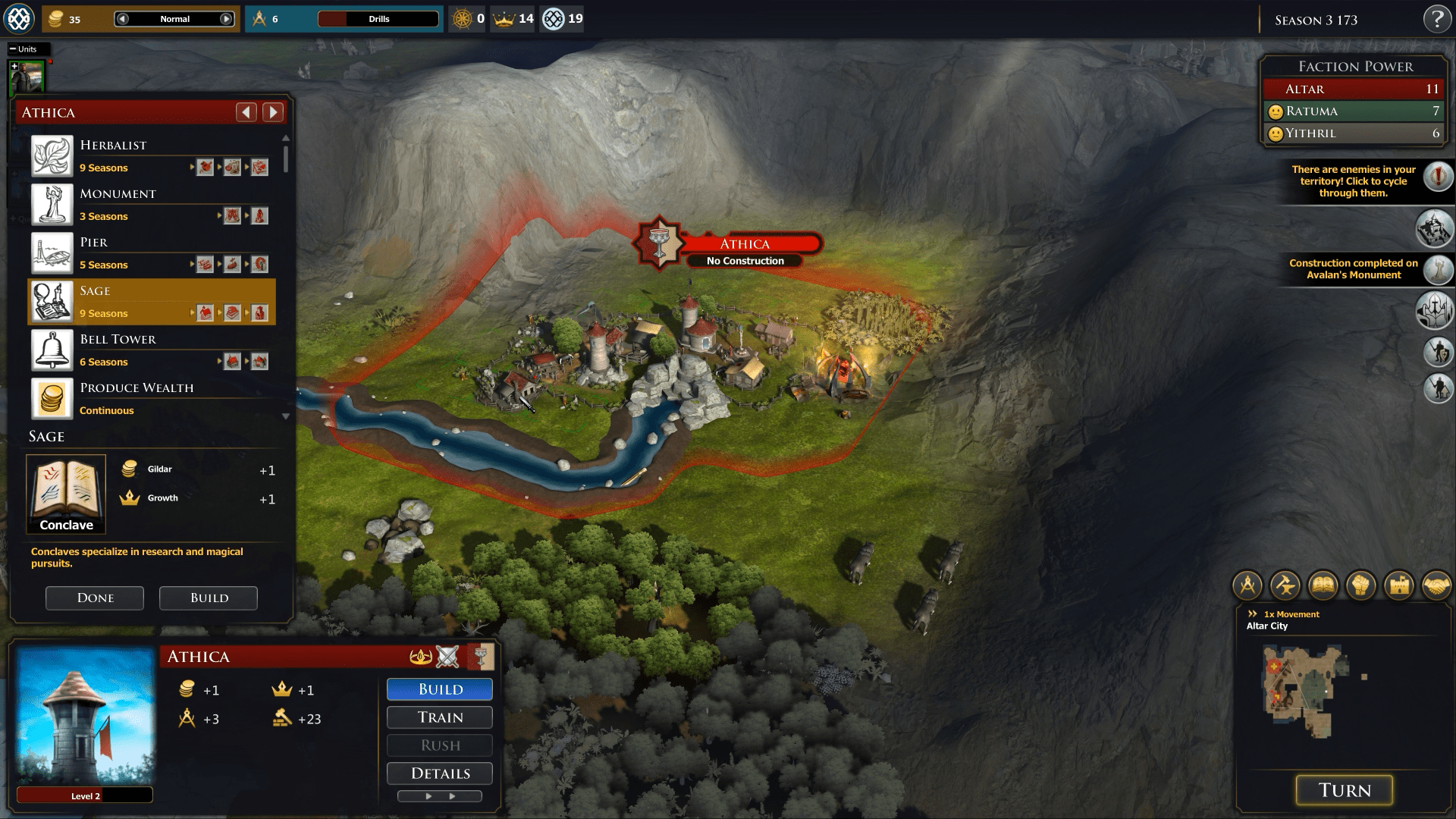Screen dimensions: 1456x819
Task: Open the diplomacy handshake icon
Action: click(x=1436, y=585)
